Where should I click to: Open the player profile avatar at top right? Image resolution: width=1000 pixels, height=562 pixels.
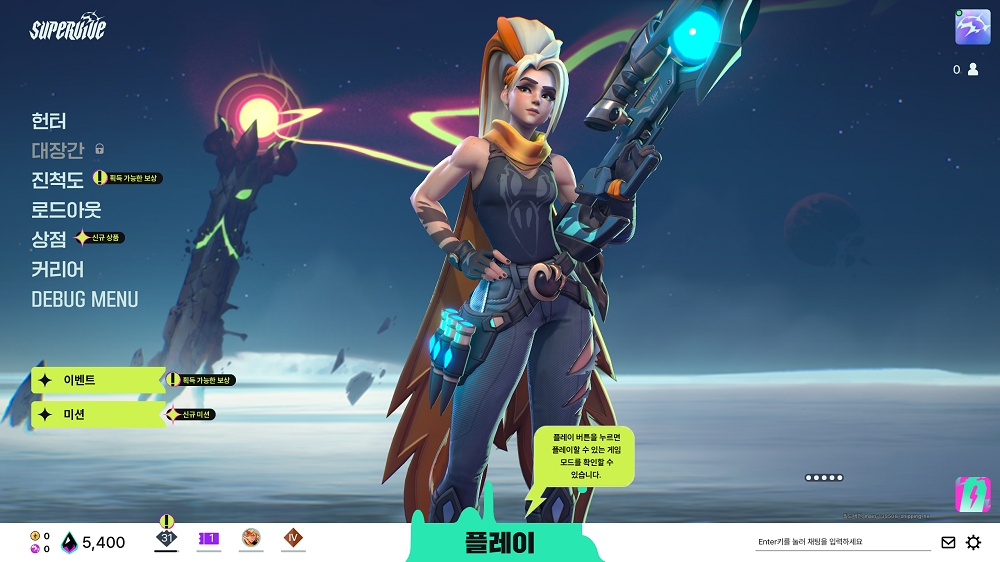coord(972,27)
